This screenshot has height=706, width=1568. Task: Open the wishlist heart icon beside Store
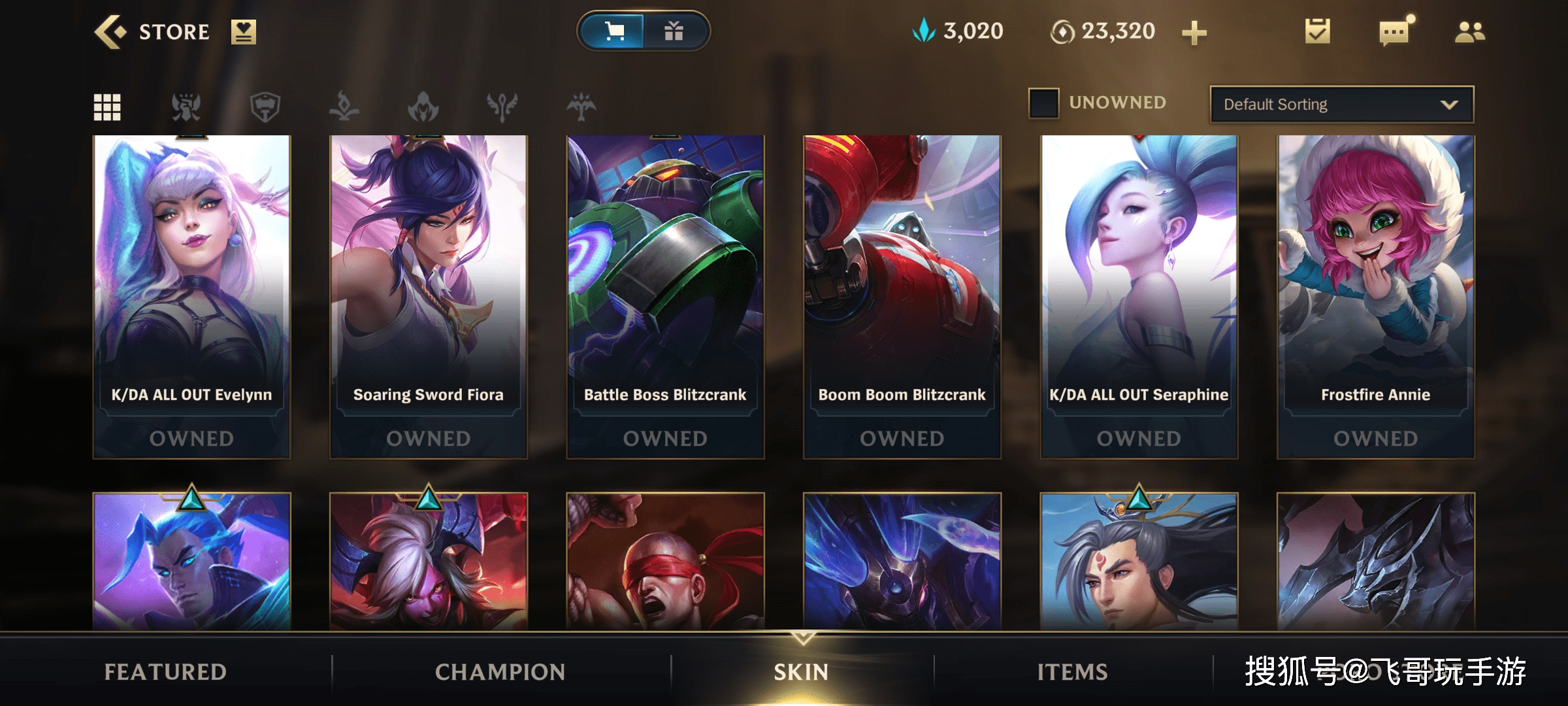click(x=243, y=32)
